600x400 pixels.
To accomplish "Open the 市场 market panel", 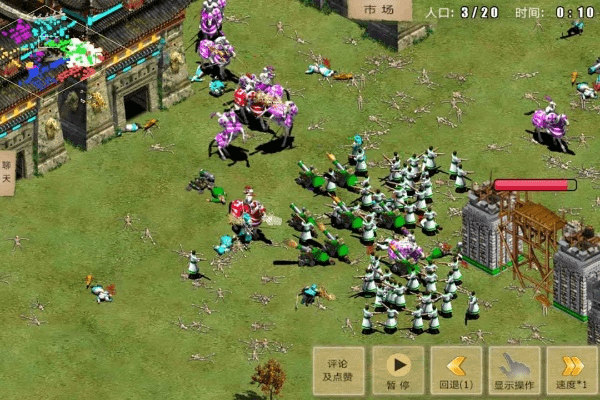I will 373,9.
